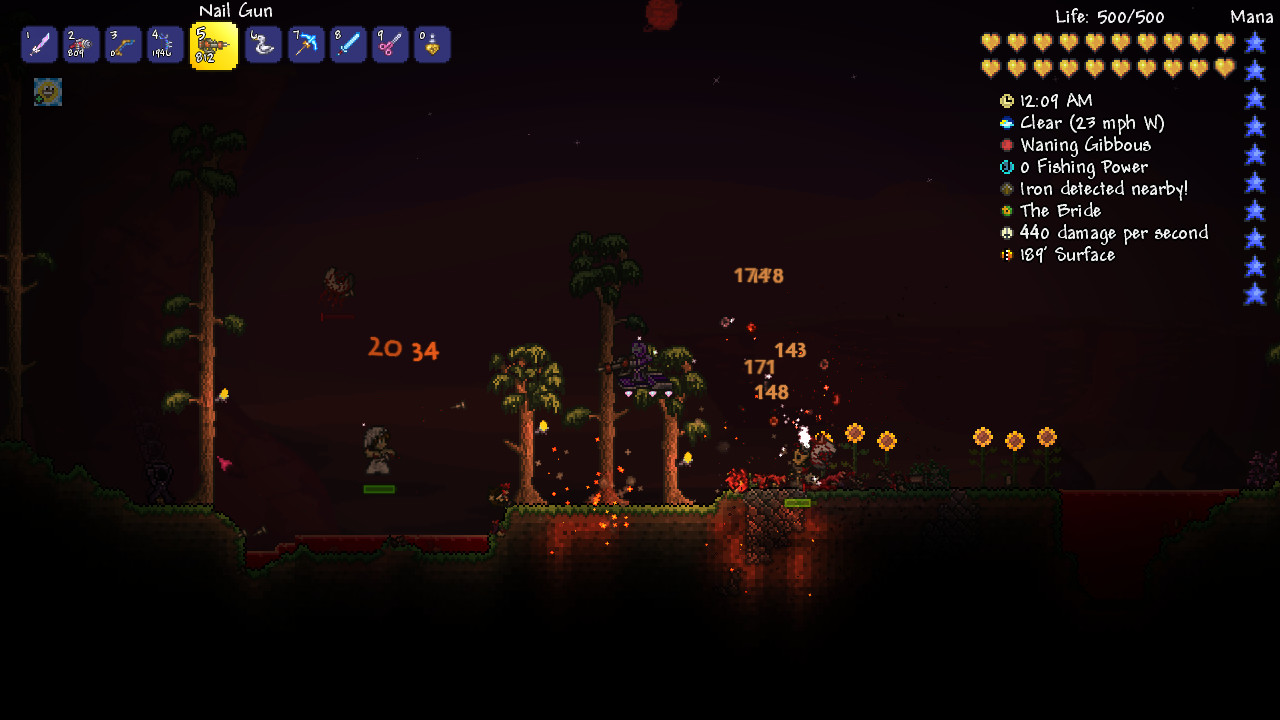The image size is (1280, 720).
Task: Select the bow in hotbar slot 3
Action: [122, 43]
